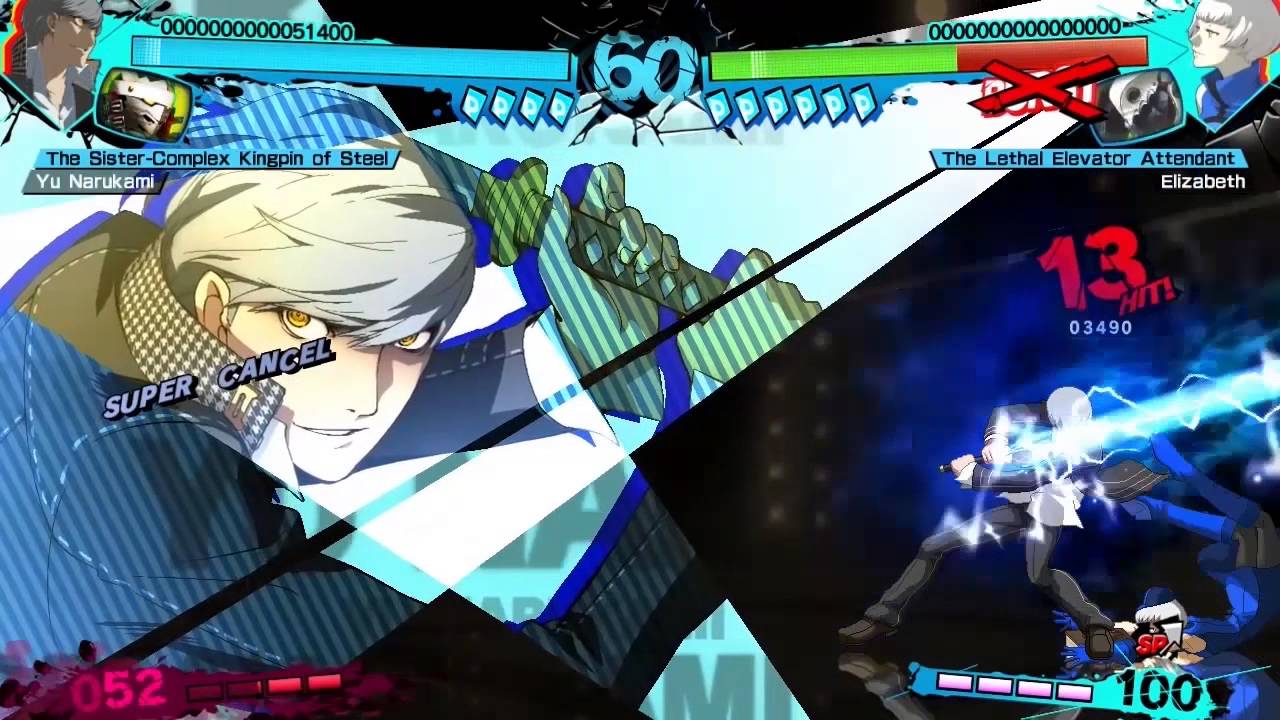Screen dimensions: 1280x720
Task: Select the Izanagi persona icon
Action: point(143,106)
